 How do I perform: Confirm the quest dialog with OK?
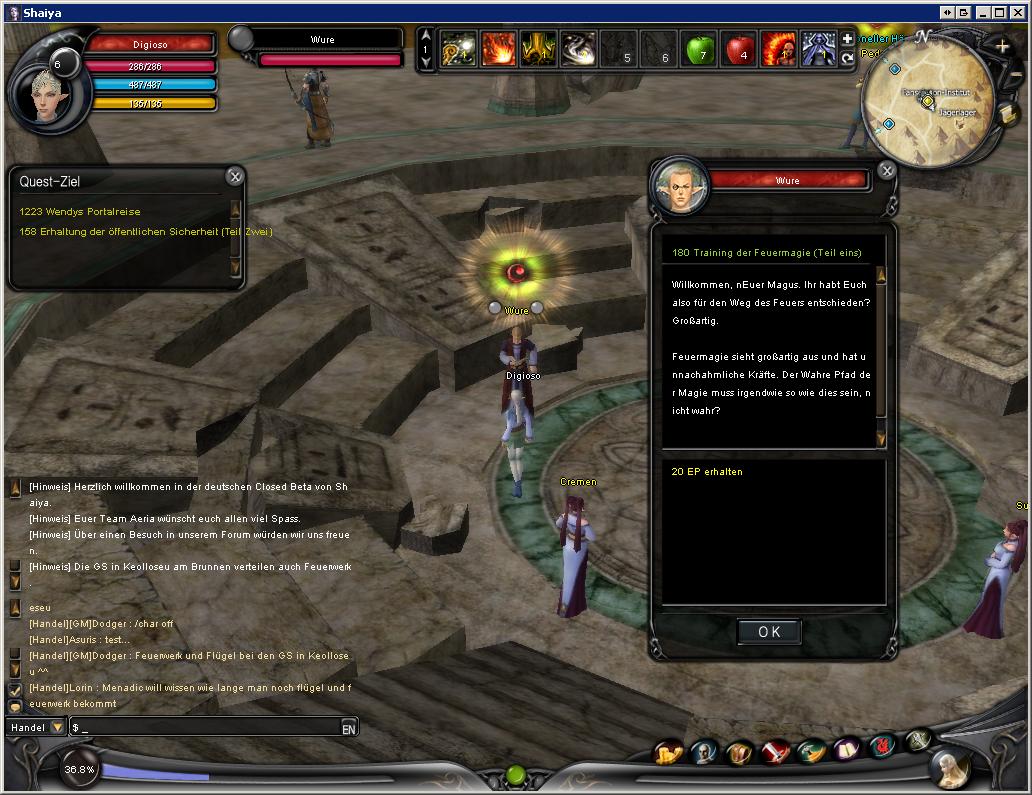coord(769,632)
